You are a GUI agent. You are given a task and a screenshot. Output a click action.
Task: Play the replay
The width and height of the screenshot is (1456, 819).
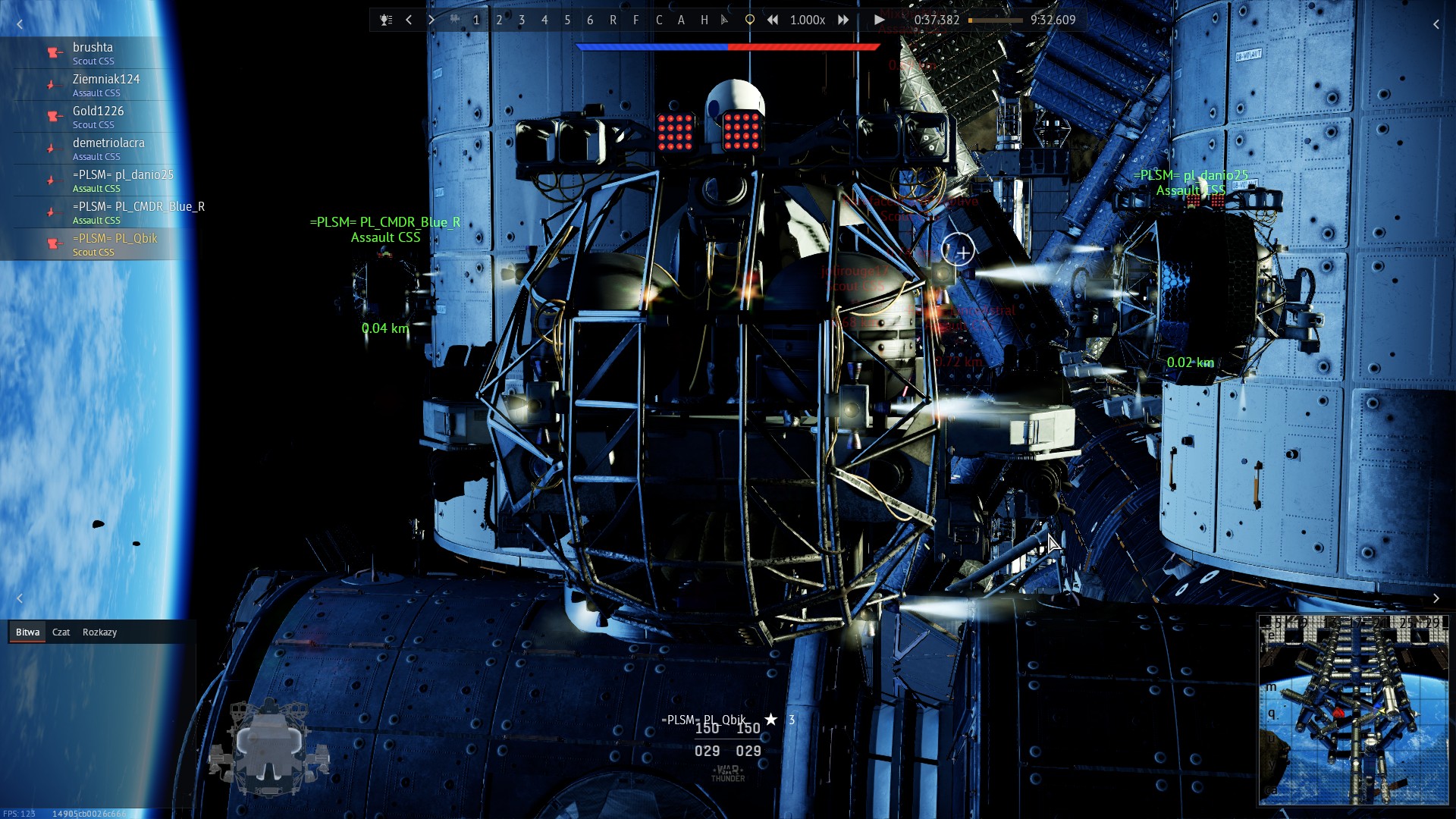tap(878, 20)
